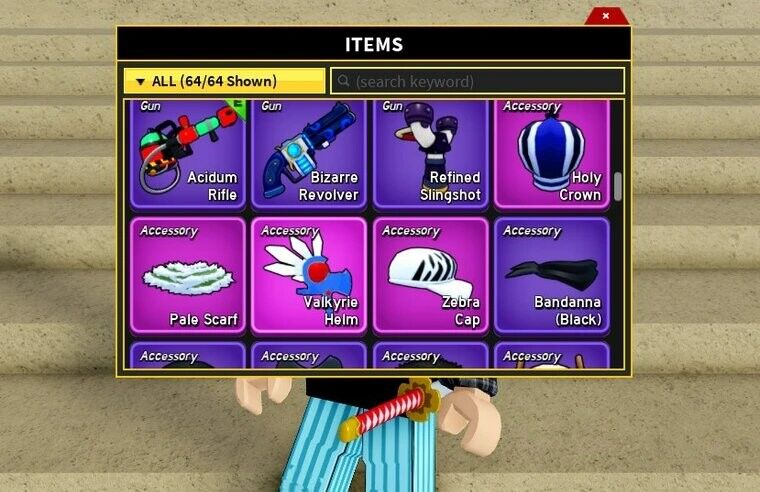Image resolution: width=760 pixels, height=492 pixels.
Task: Select the Holy Crown accessory
Action: 551,153
